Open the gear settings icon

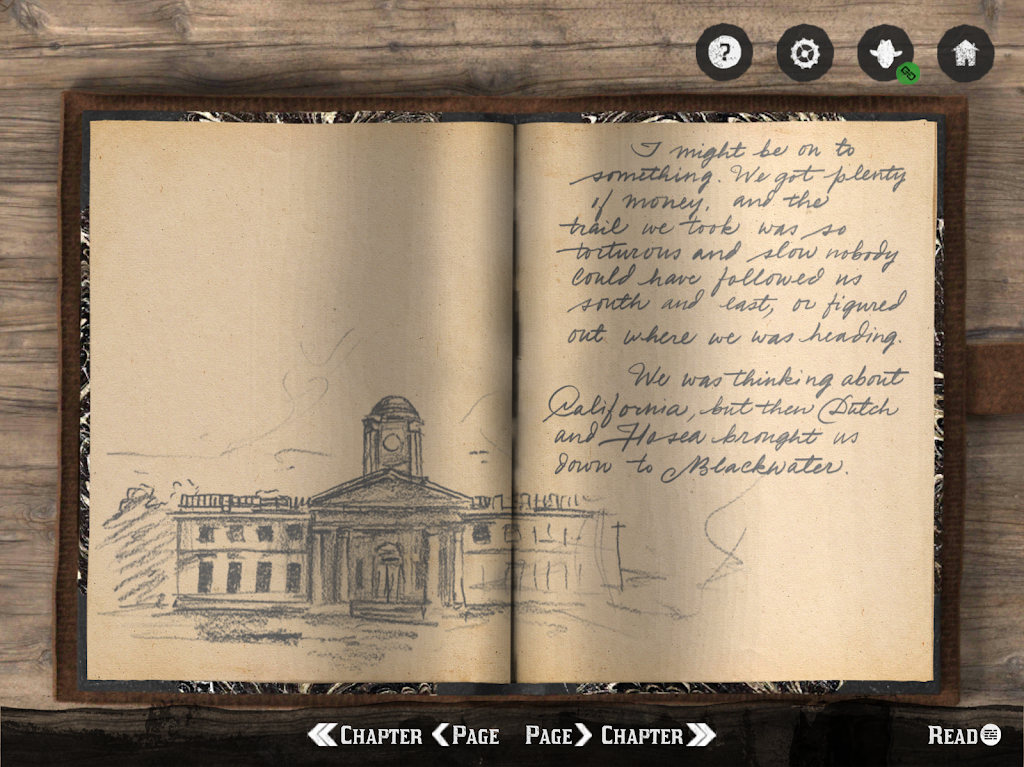point(805,52)
